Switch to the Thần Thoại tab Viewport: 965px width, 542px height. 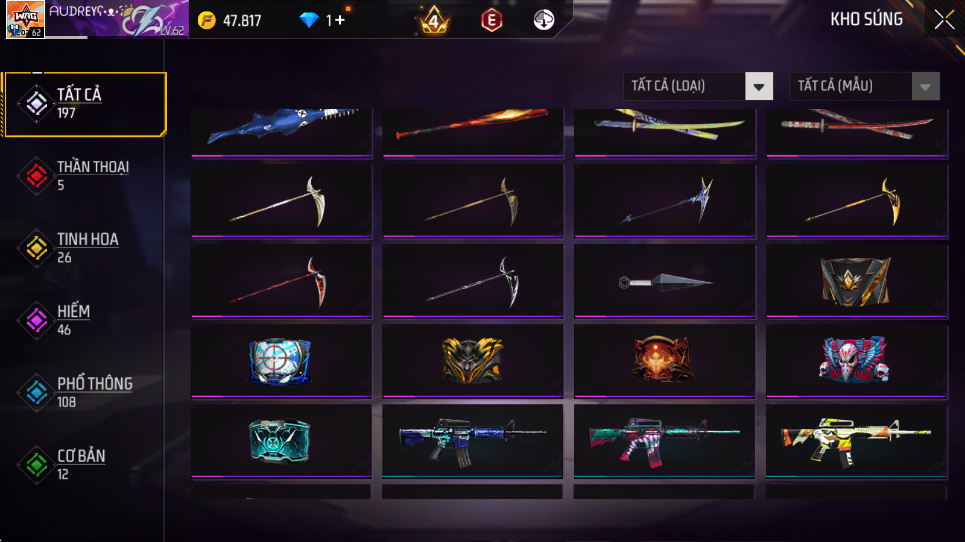[x=85, y=175]
